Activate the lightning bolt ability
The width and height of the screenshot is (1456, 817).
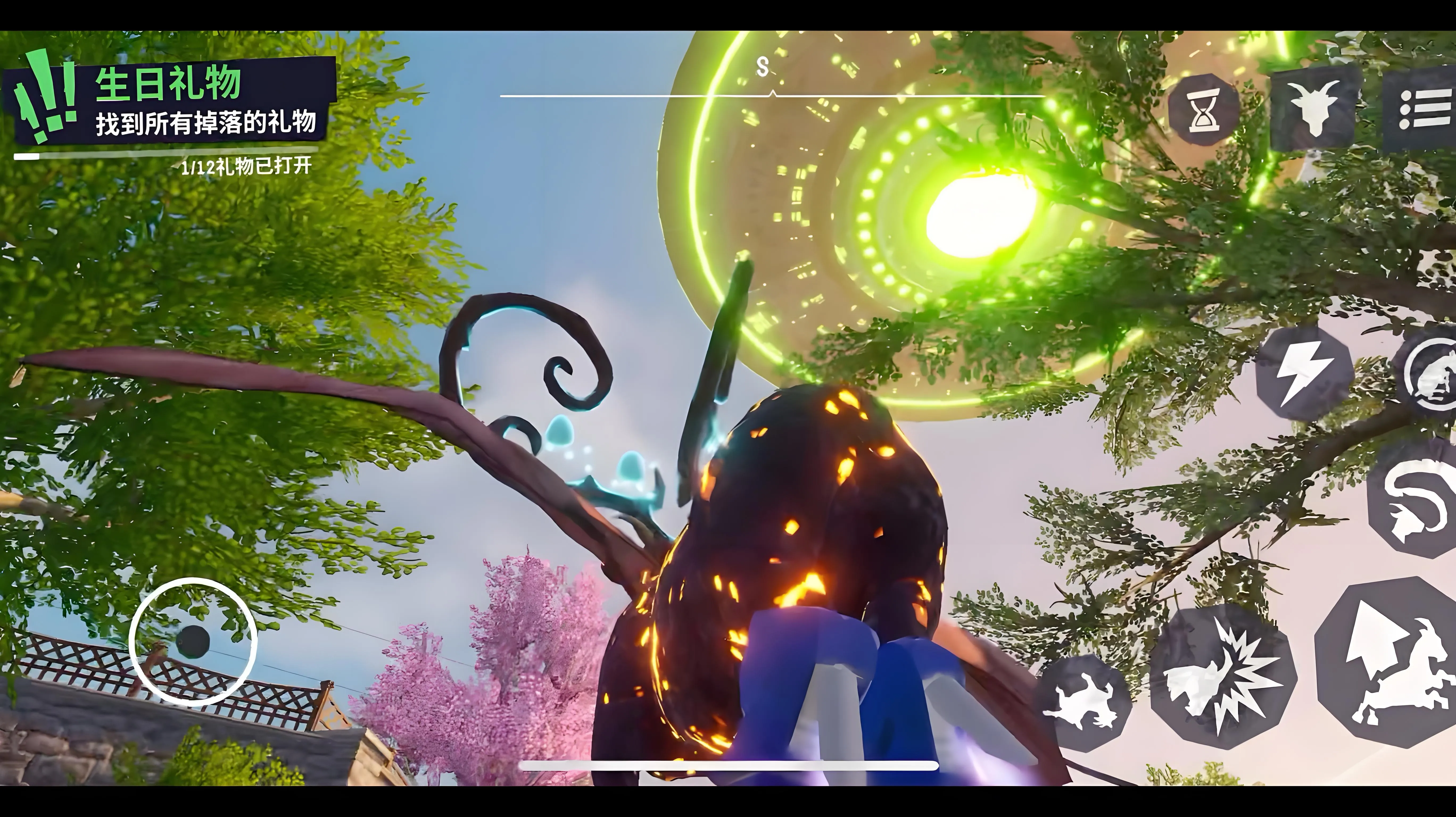point(1304,373)
